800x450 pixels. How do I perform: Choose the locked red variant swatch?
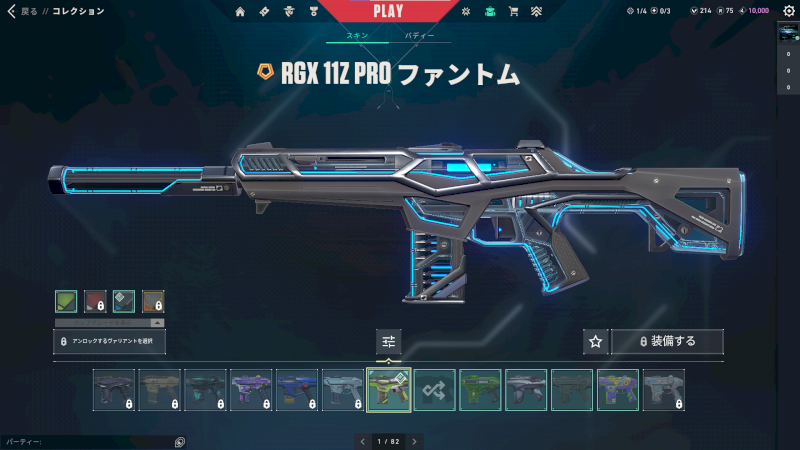(x=95, y=301)
